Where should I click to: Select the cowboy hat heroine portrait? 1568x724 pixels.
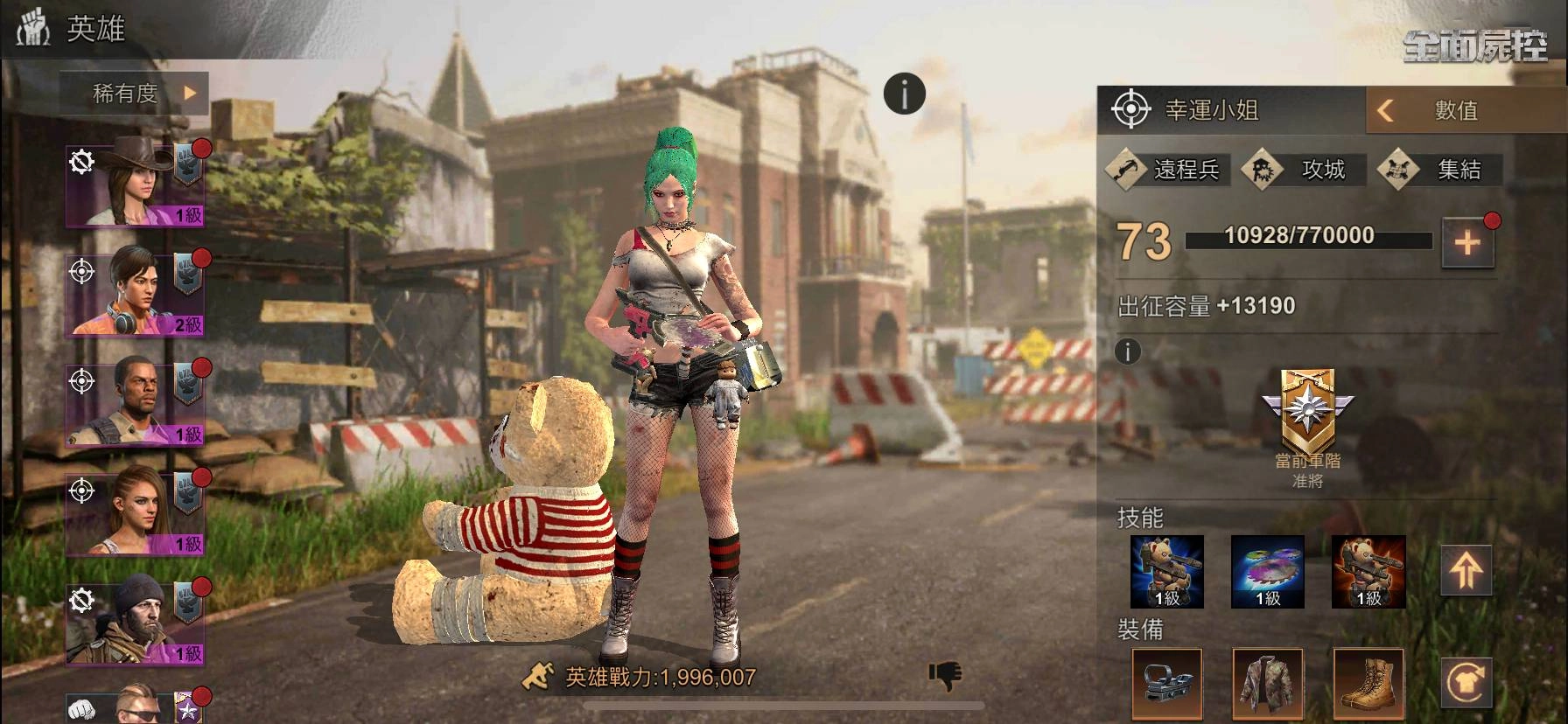coord(135,184)
